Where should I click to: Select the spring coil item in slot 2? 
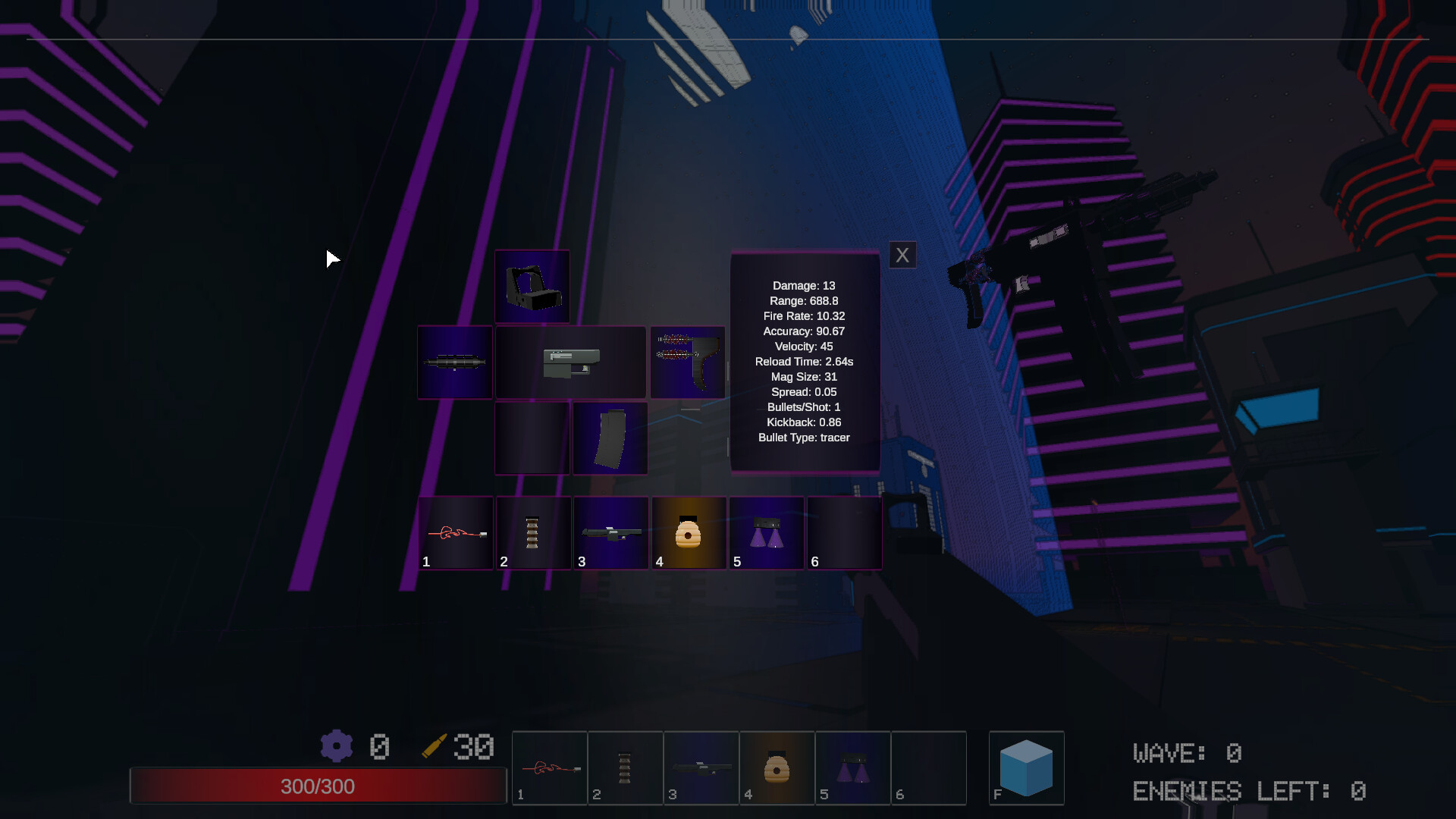point(533,533)
